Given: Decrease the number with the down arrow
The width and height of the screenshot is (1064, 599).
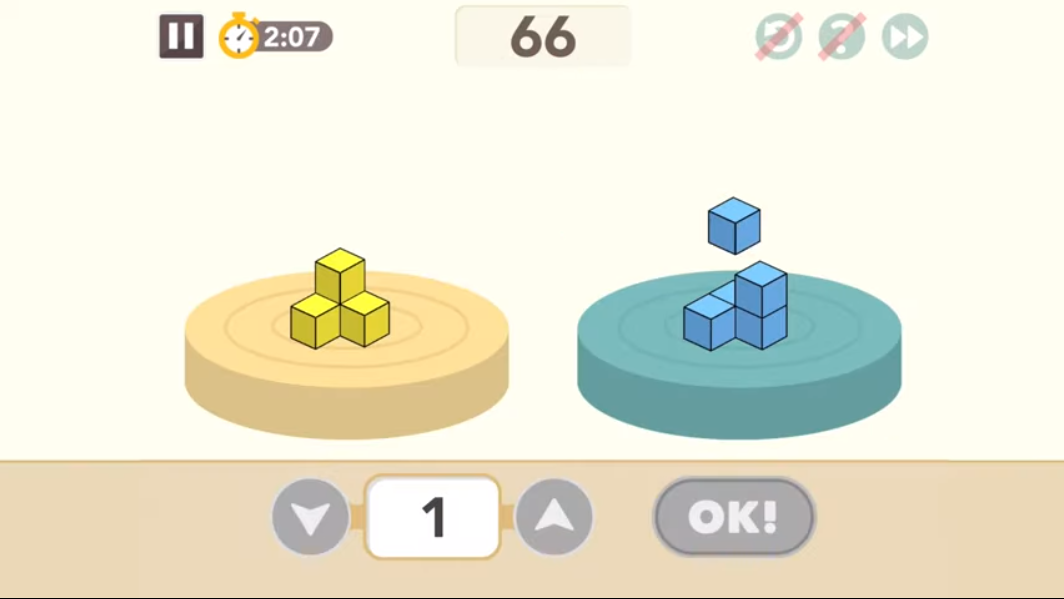Looking at the screenshot, I should pyautogui.click(x=311, y=517).
